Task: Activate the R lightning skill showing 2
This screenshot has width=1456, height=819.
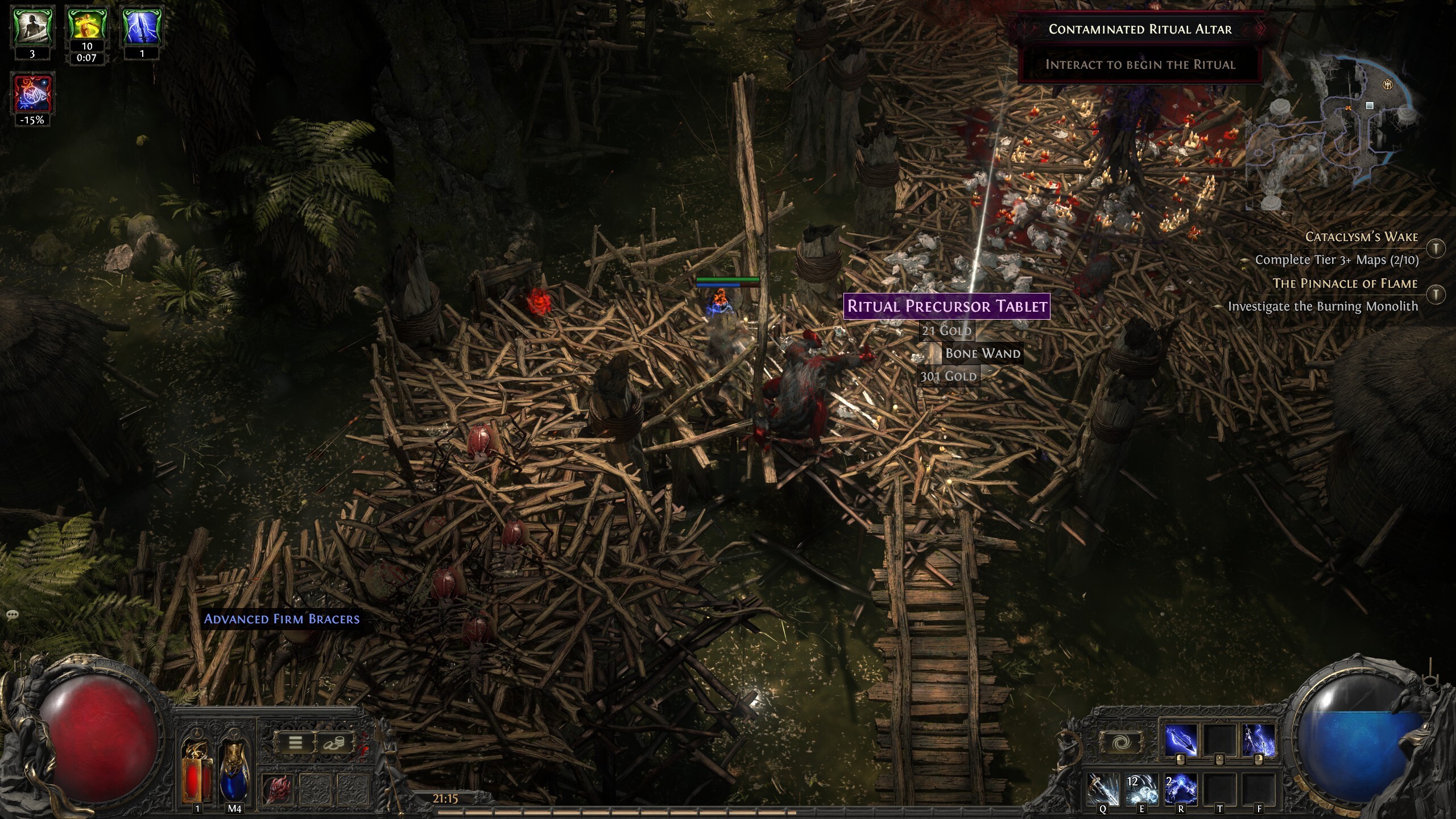Action: 1180,789
